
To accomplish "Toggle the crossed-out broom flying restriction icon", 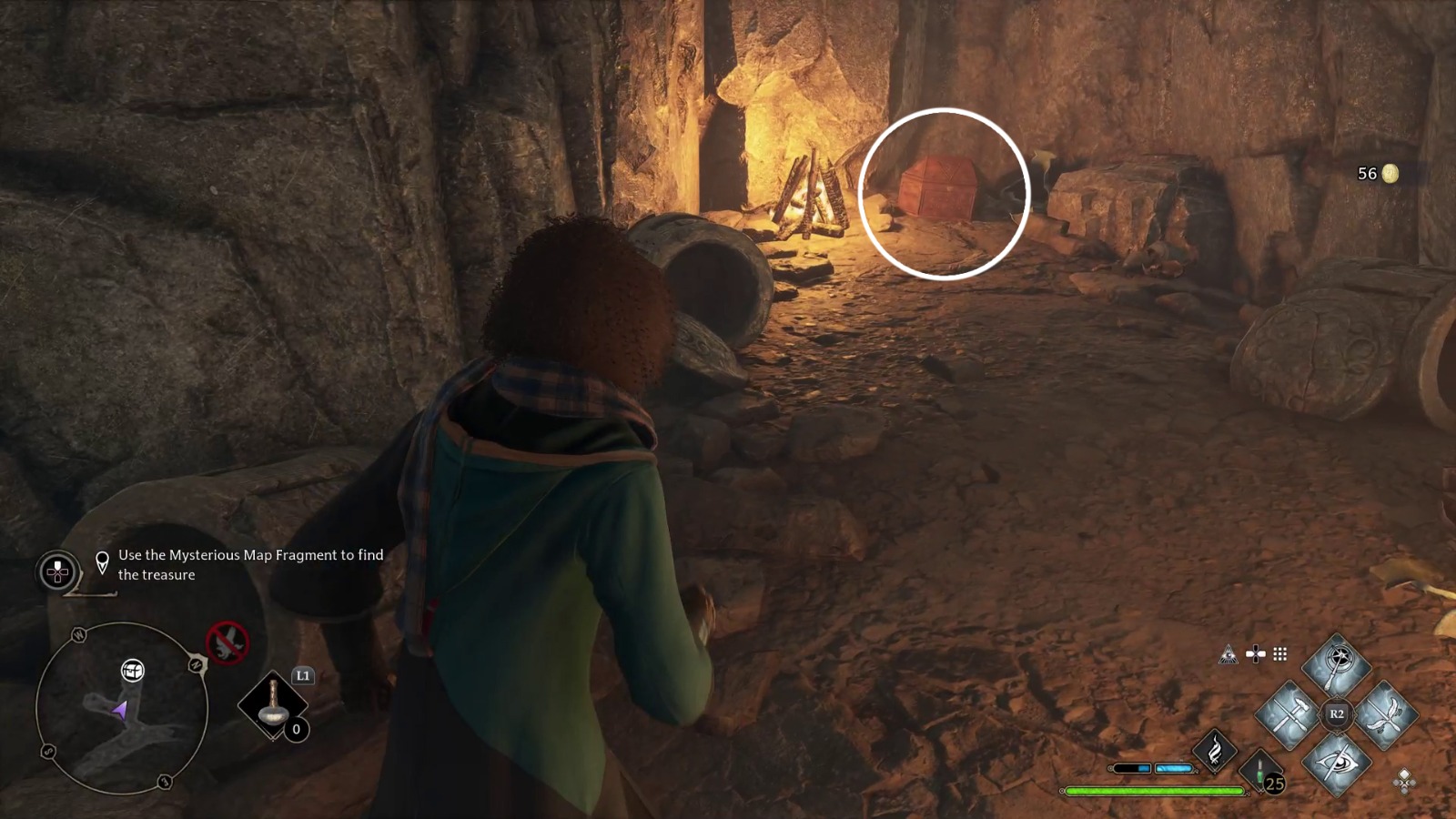I will pyautogui.click(x=226, y=643).
